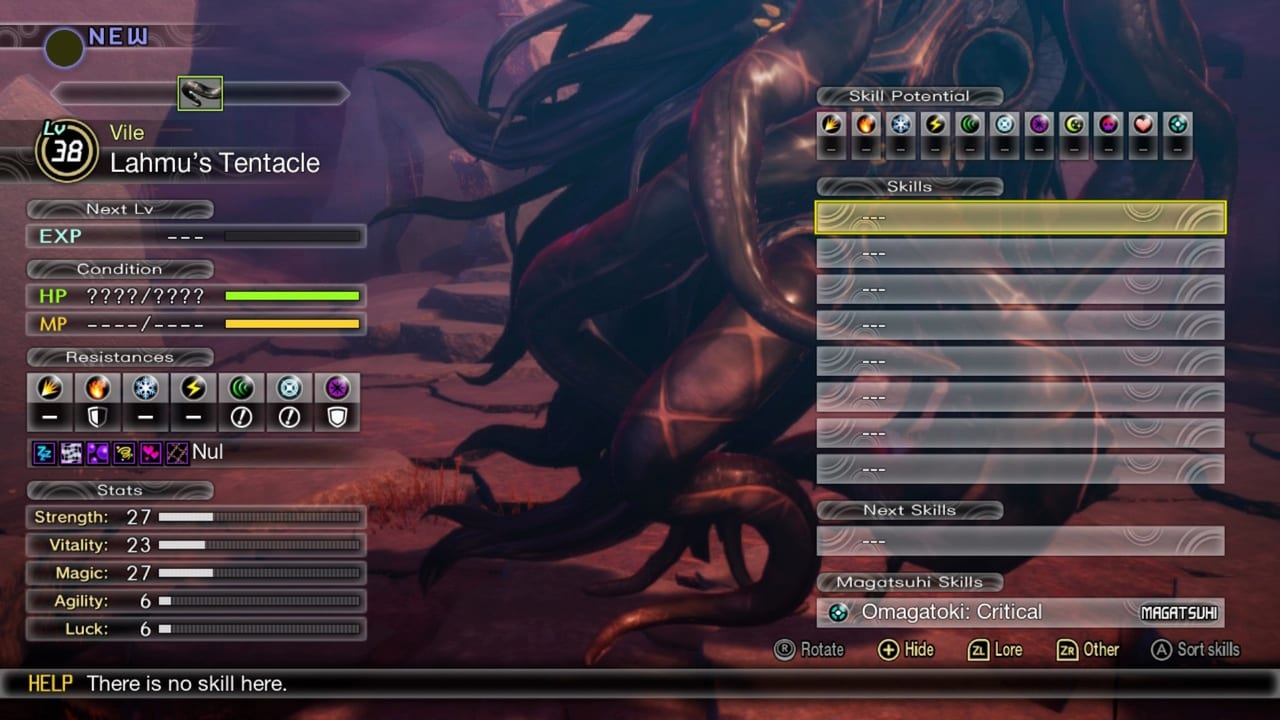Click the green HP bar
This screenshot has width=1280, height=720.
coord(293,296)
